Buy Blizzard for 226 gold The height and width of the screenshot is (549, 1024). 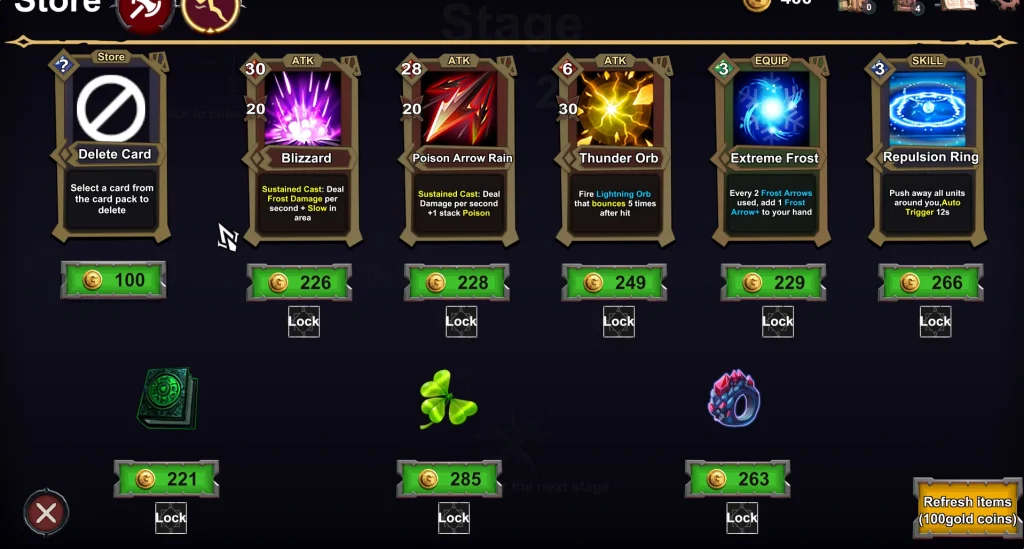point(299,283)
